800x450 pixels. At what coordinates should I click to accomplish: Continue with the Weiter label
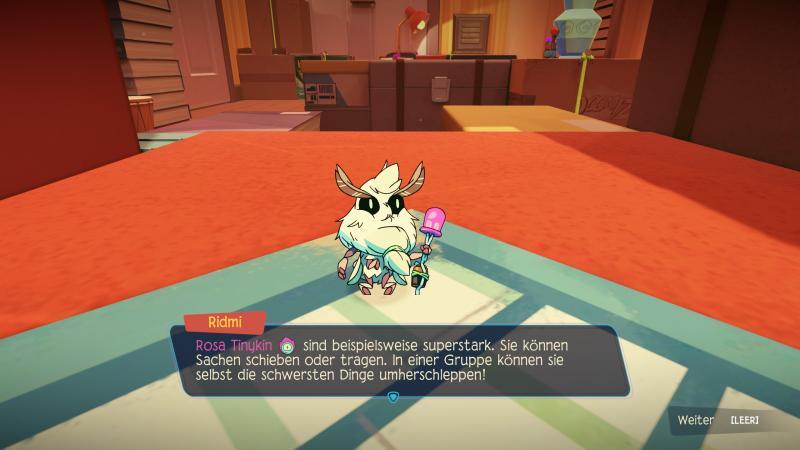696,420
